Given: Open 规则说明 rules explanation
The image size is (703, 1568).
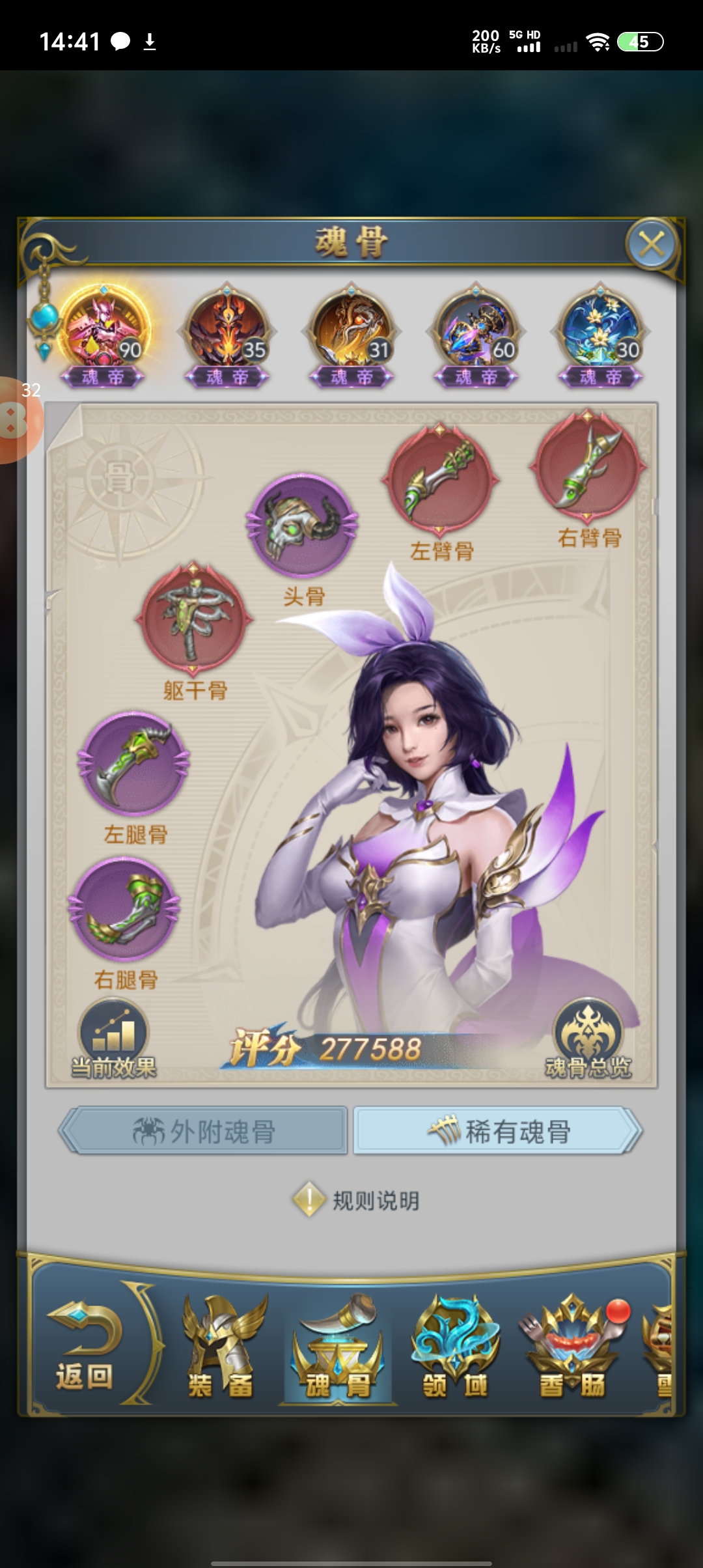Looking at the screenshot, I should coord(357,1200).
